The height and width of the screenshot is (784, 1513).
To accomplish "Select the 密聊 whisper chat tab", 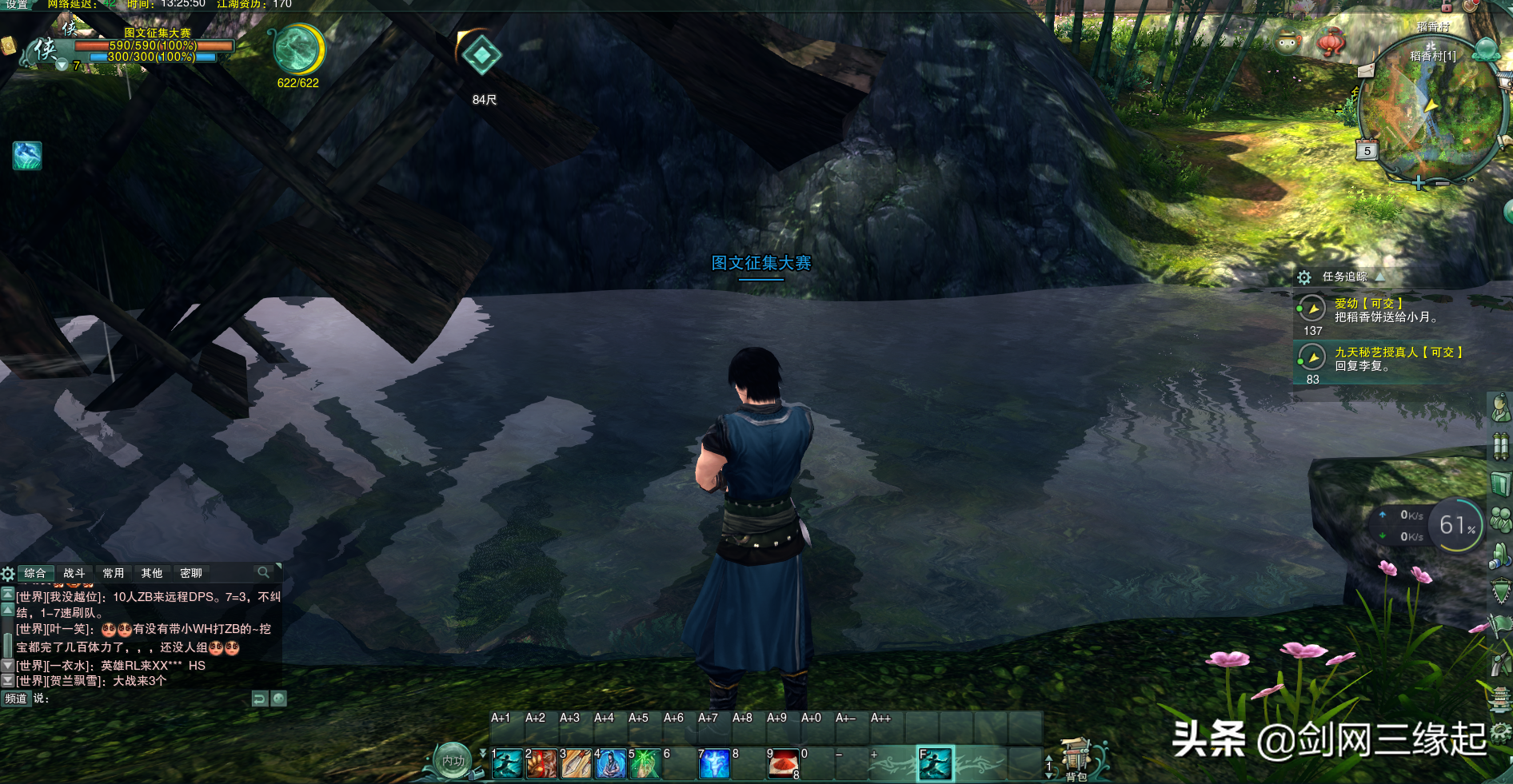I will [191, 573].
